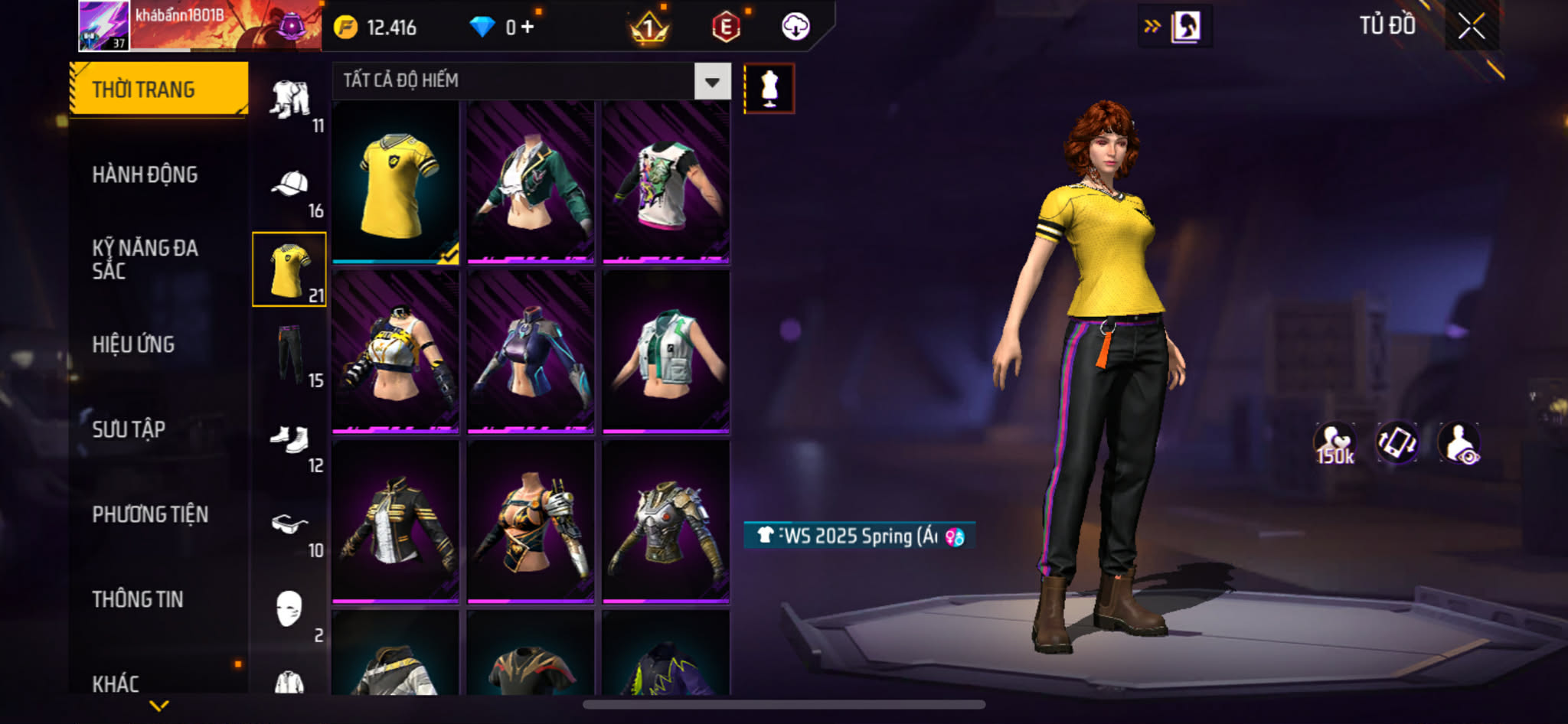Image resolution: width=1568 pixels, height=724 pixels.
Task: Open the Kỹ Năng Đa Sắc tab
Action: pos(145,259)
